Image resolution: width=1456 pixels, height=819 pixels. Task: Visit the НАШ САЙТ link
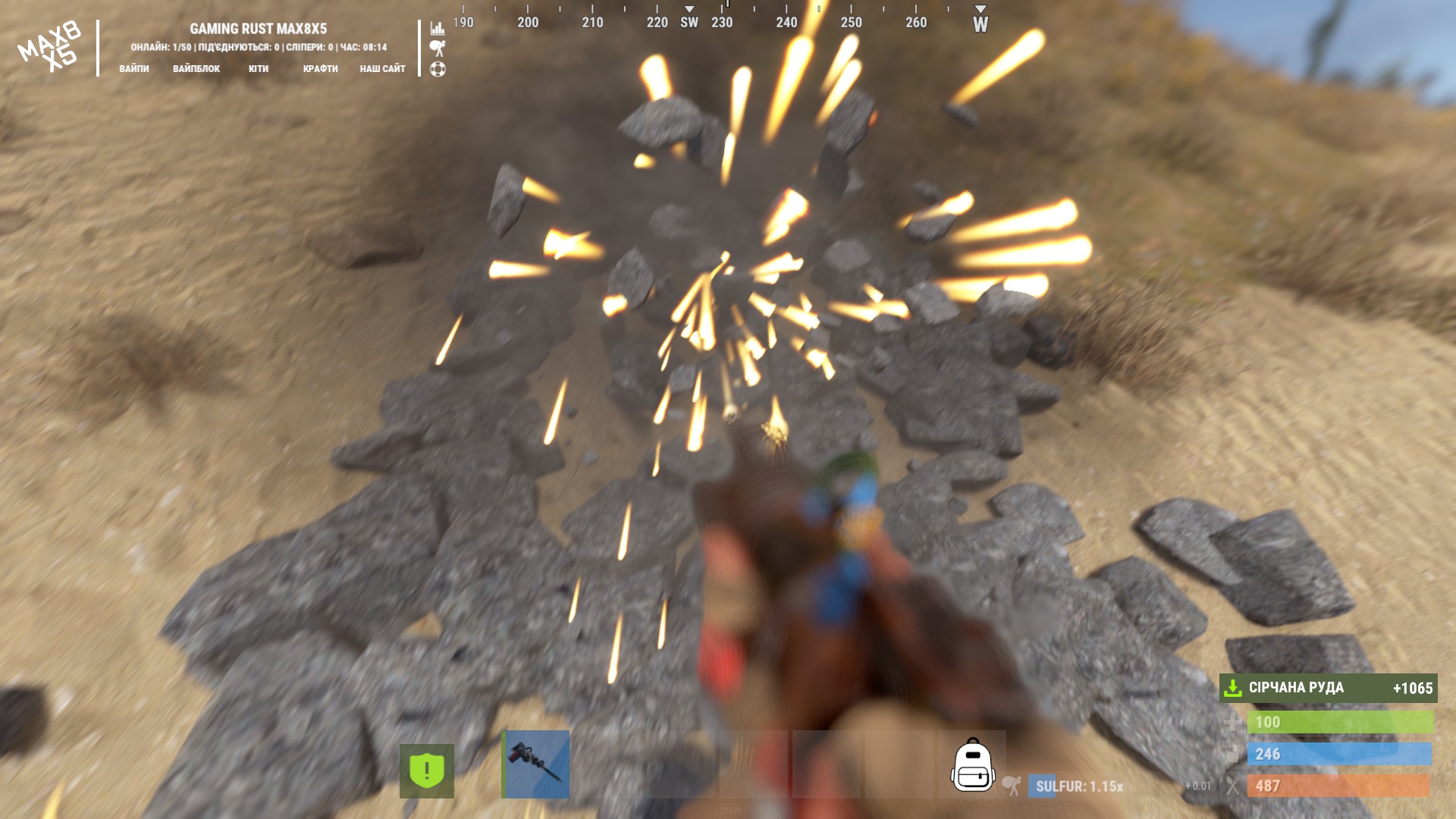[382, 68]
